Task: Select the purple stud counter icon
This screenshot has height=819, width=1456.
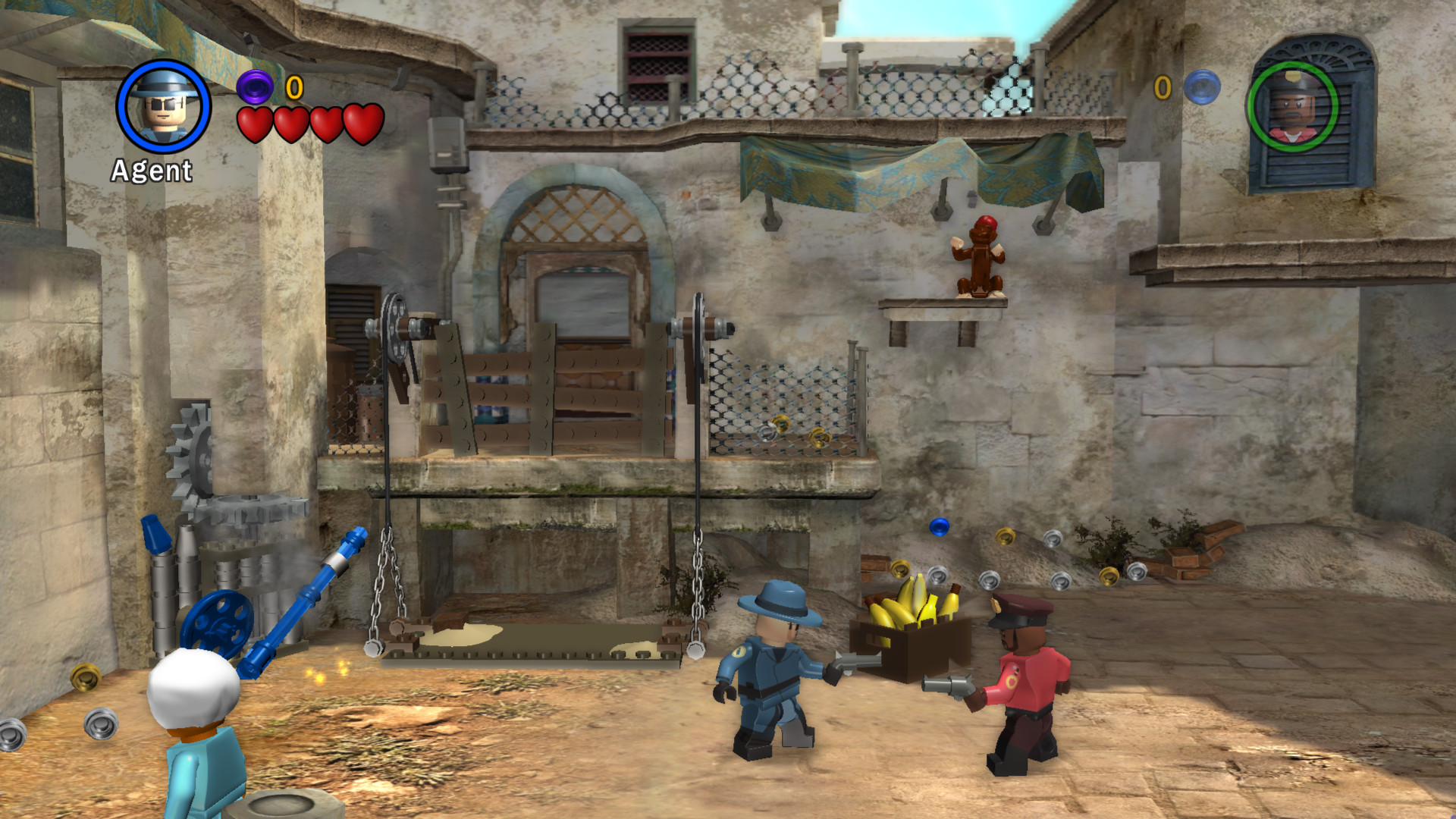Action: click(256, 89)
